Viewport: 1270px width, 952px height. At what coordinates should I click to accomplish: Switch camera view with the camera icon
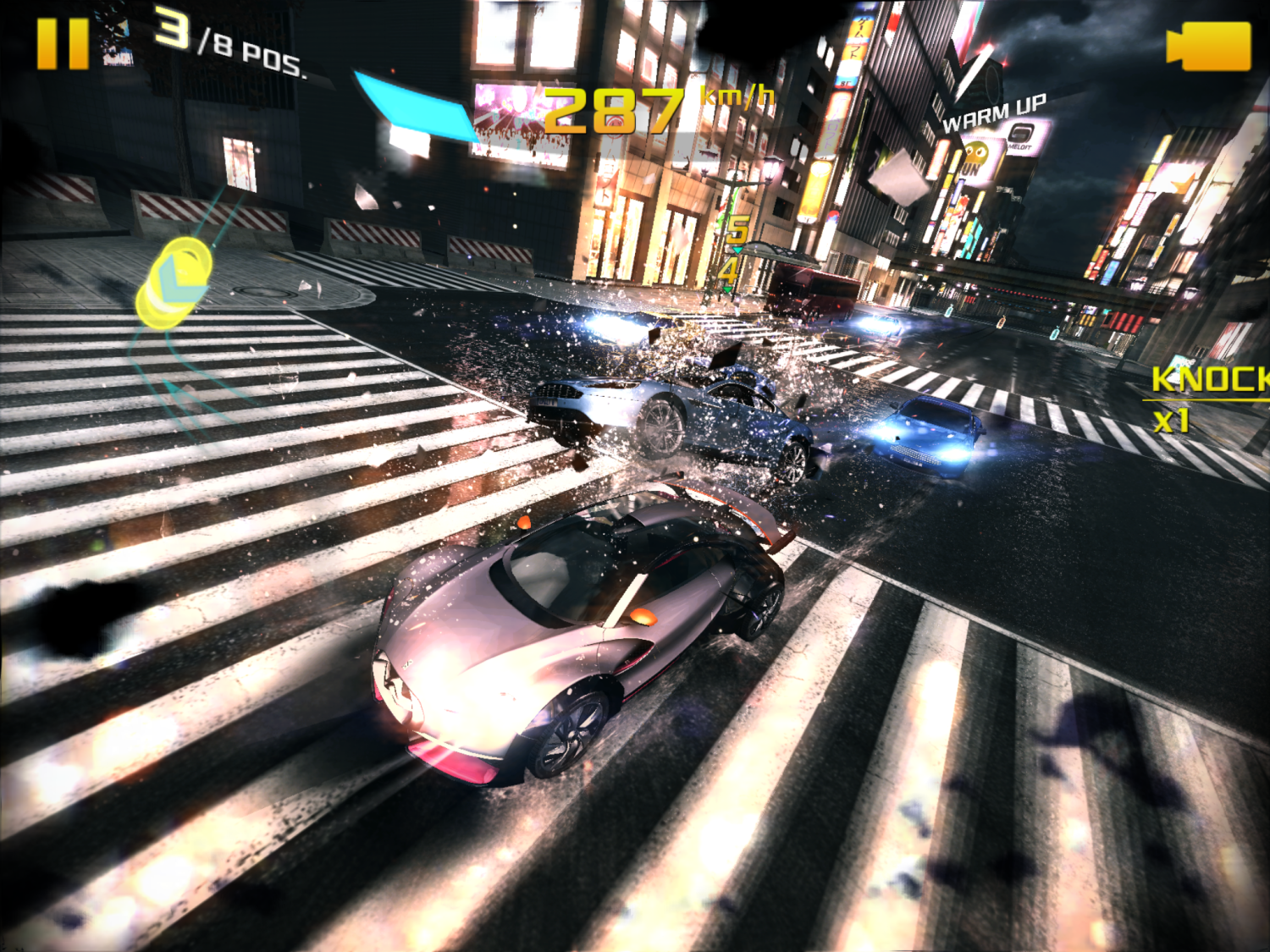pyautogui.click(x=1208, y=46)
